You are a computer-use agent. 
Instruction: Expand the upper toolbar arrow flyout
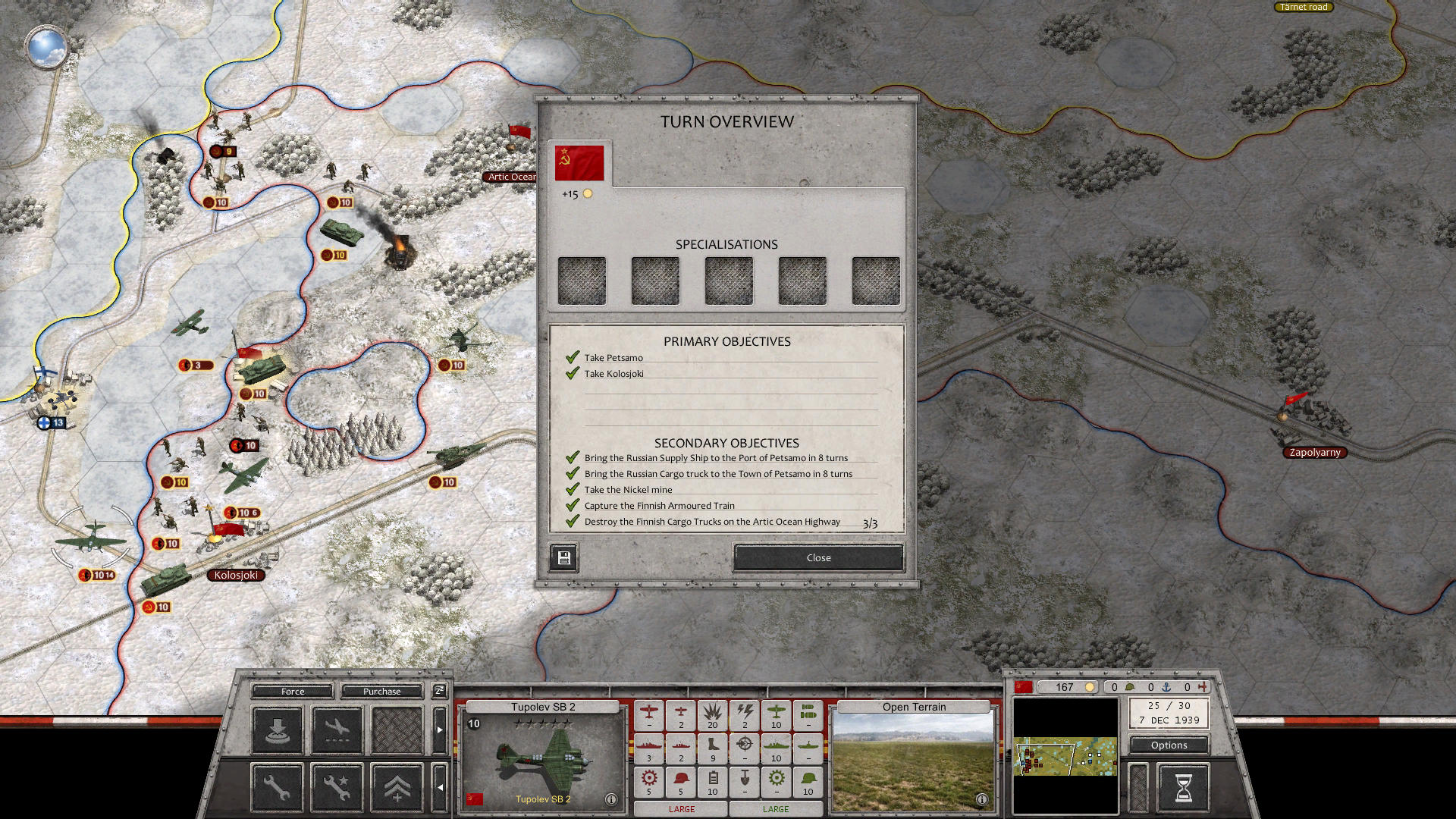click(x=441, y=730)
